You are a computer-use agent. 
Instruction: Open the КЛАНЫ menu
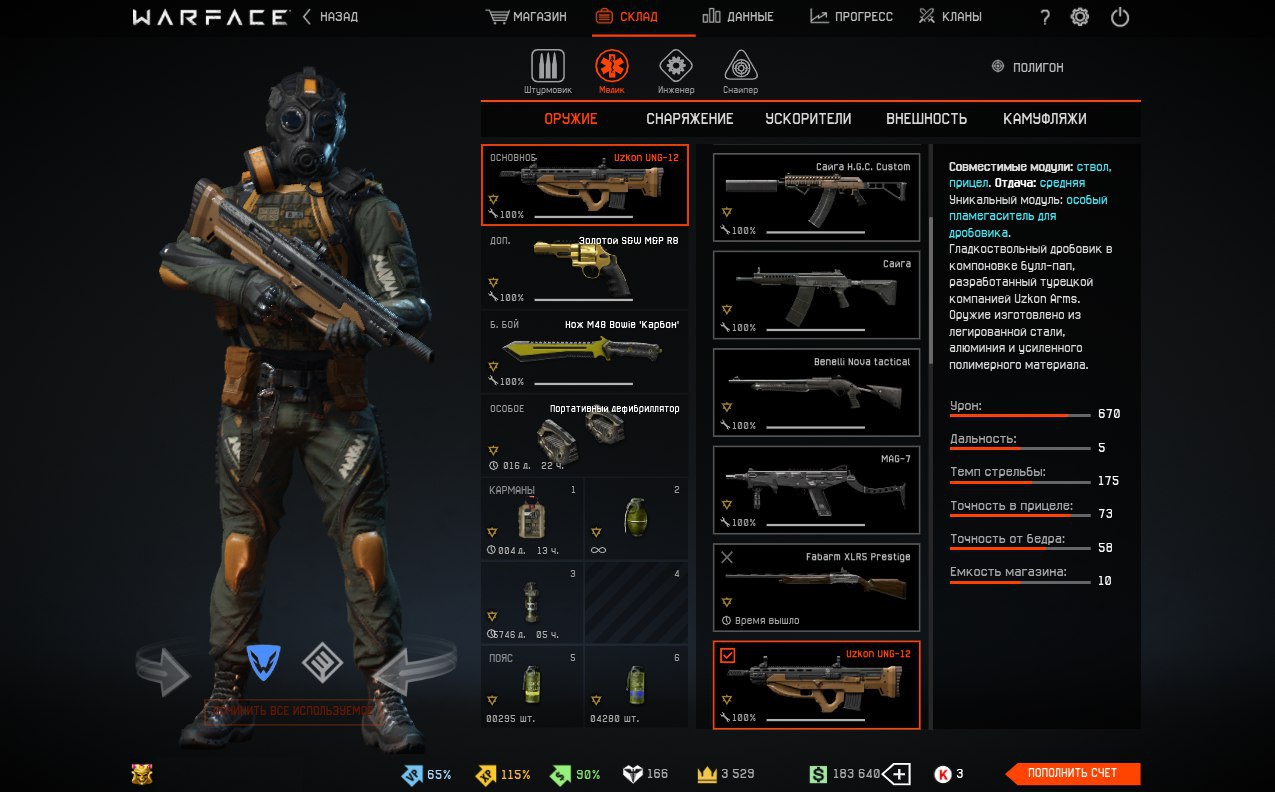point(950,17)
